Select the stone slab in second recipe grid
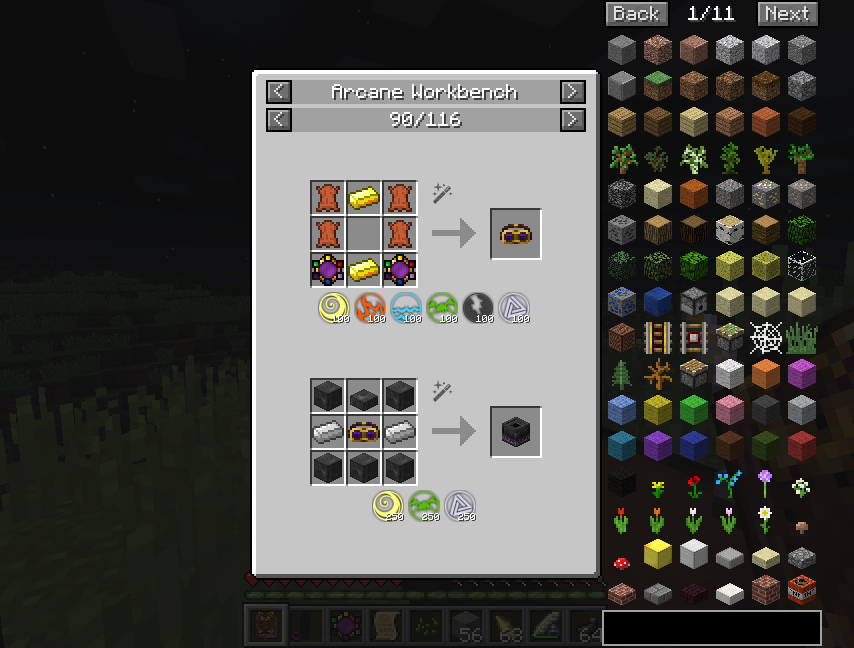 pos(364,397)
